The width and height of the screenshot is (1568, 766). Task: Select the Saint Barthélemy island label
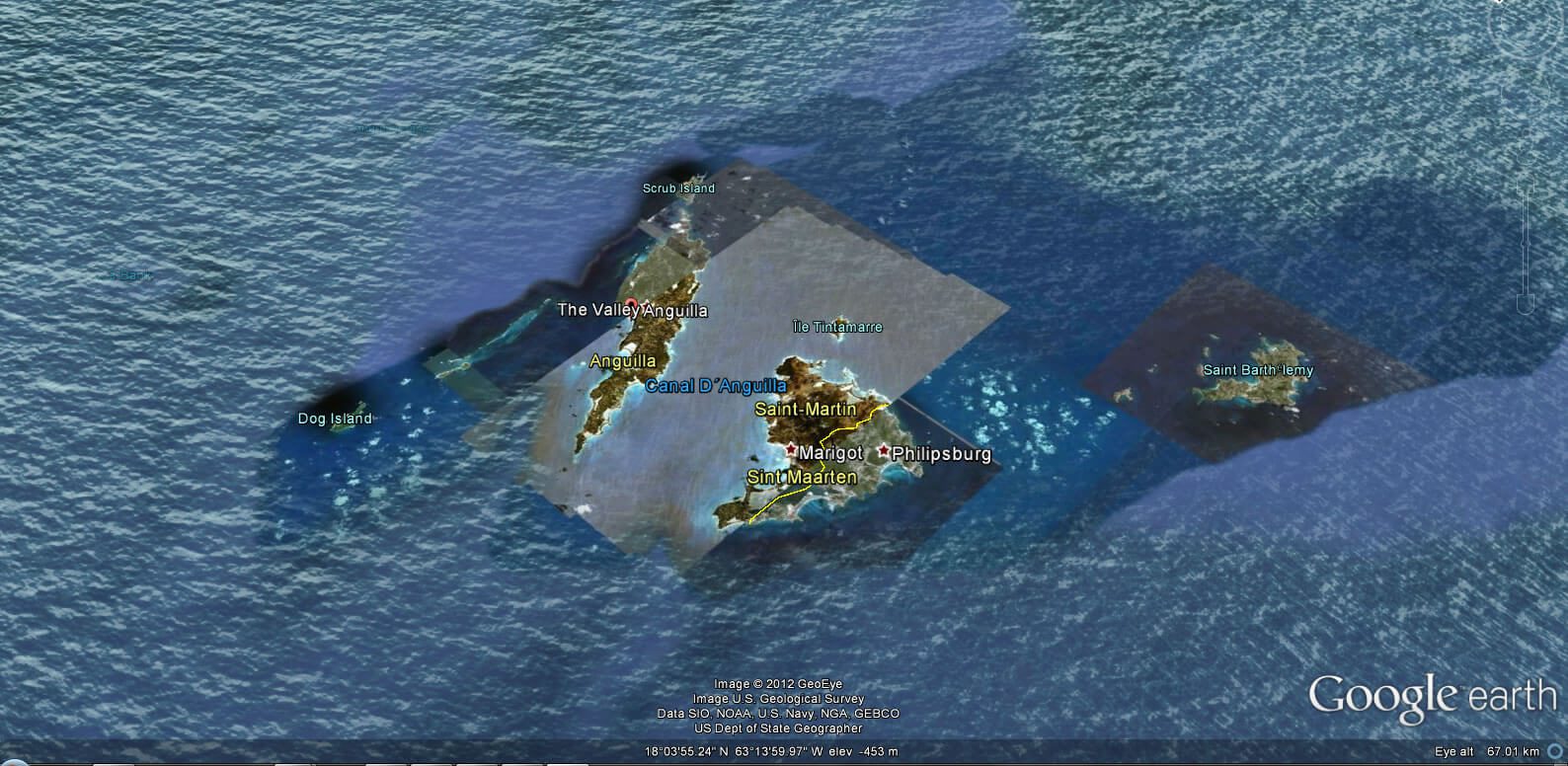pyautogui.click(x=1258, y=369)
